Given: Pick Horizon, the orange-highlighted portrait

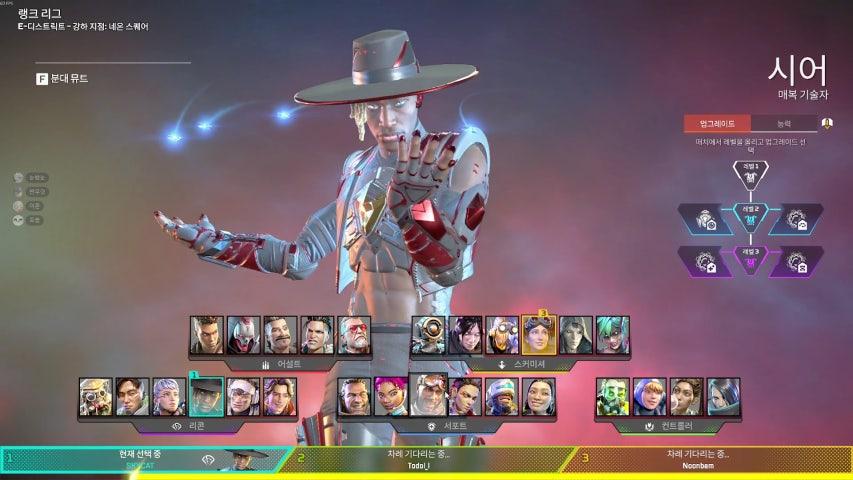Looking at the screenshot, I should click(538, 335).
